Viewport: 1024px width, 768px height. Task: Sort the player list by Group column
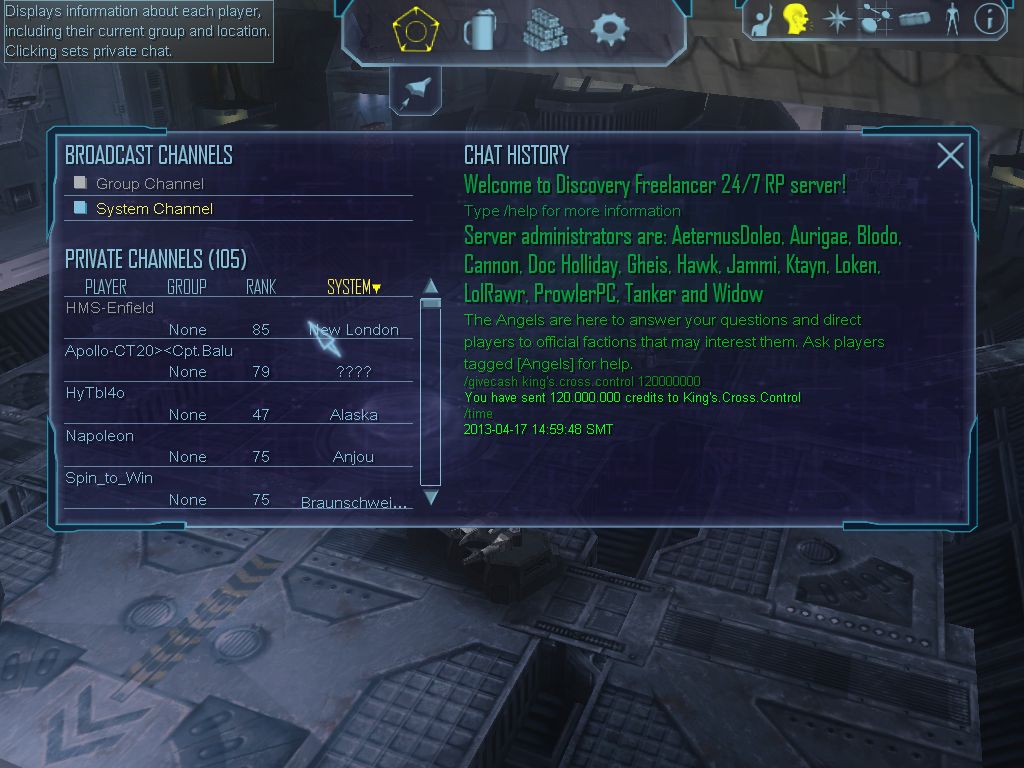coord(187,287)
